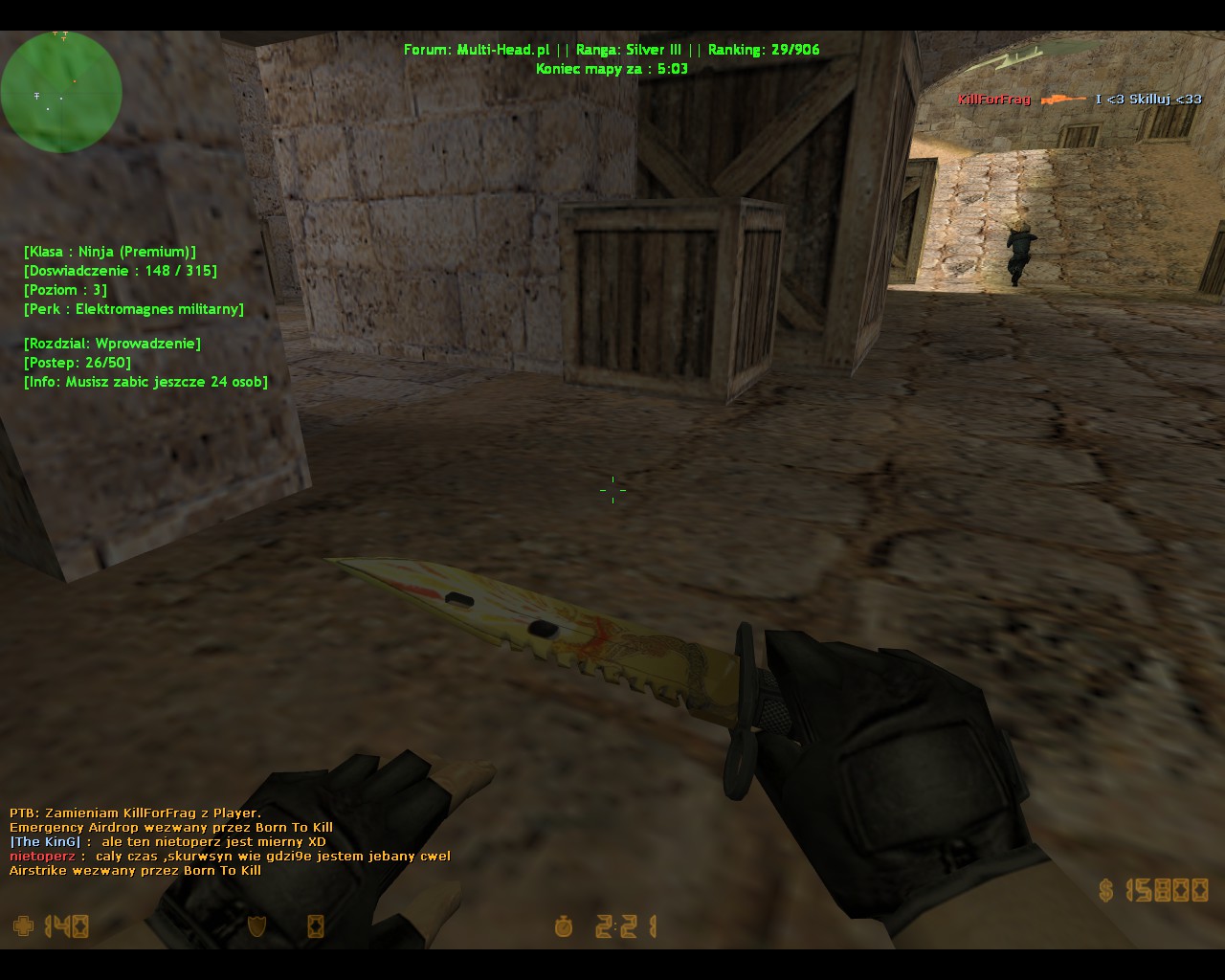Screen dimensions: 1225x980
Task: Select the KillForFrag kill feed entry
Action: click(x=1080, y=100)
